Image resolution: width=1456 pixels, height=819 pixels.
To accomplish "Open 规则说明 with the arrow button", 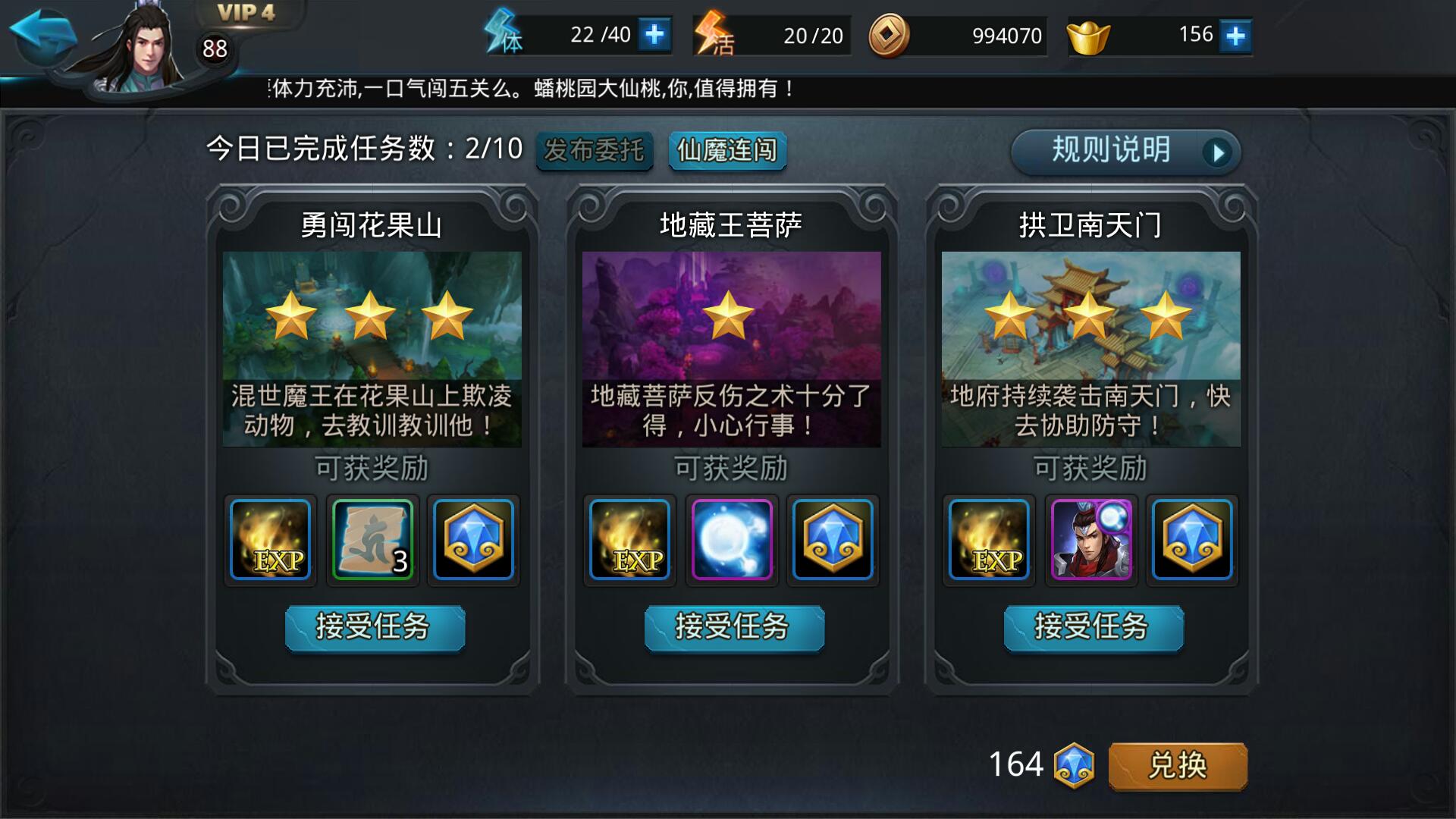I will (x=1125, y=151).
